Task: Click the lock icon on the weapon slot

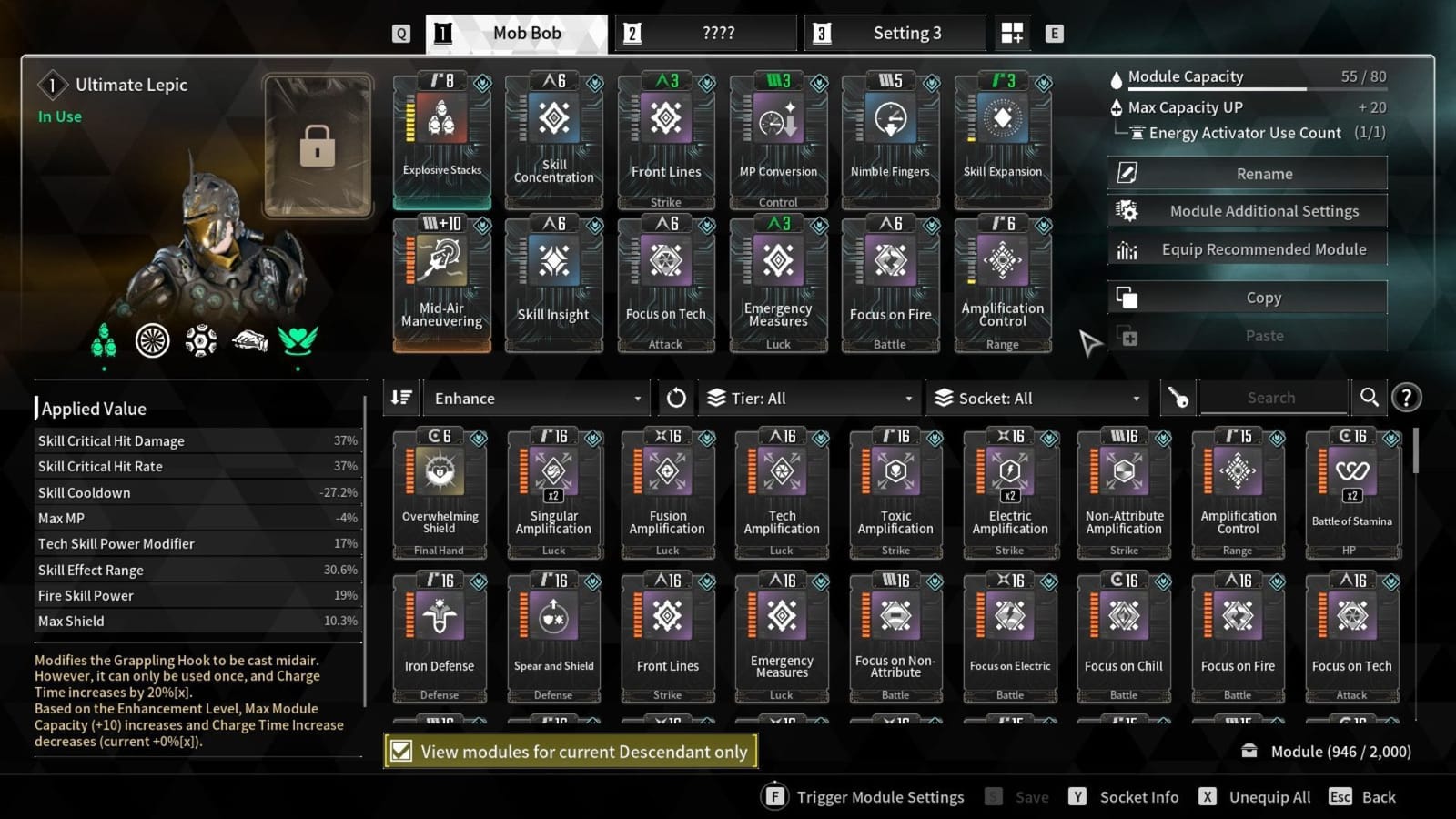Action: tap(316, 146)
